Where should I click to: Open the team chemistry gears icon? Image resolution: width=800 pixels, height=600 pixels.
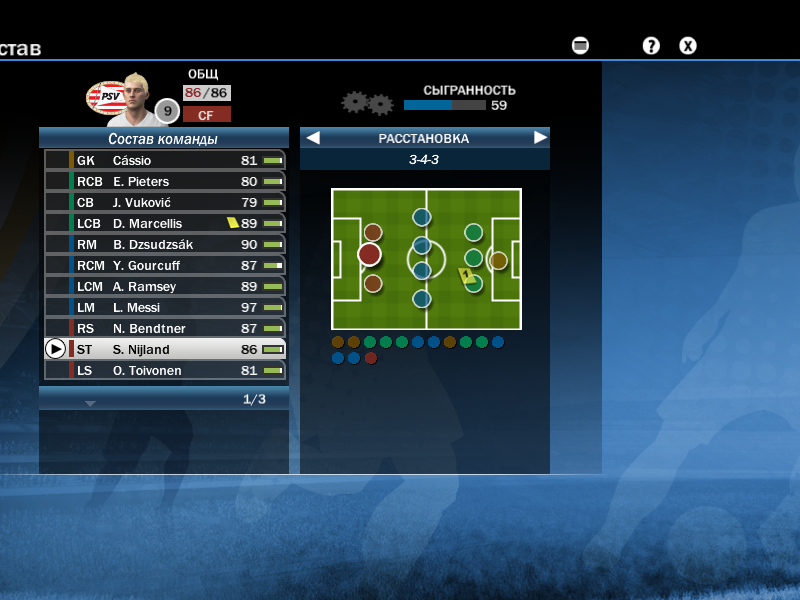pyautogui.click(x=367, y=103)
